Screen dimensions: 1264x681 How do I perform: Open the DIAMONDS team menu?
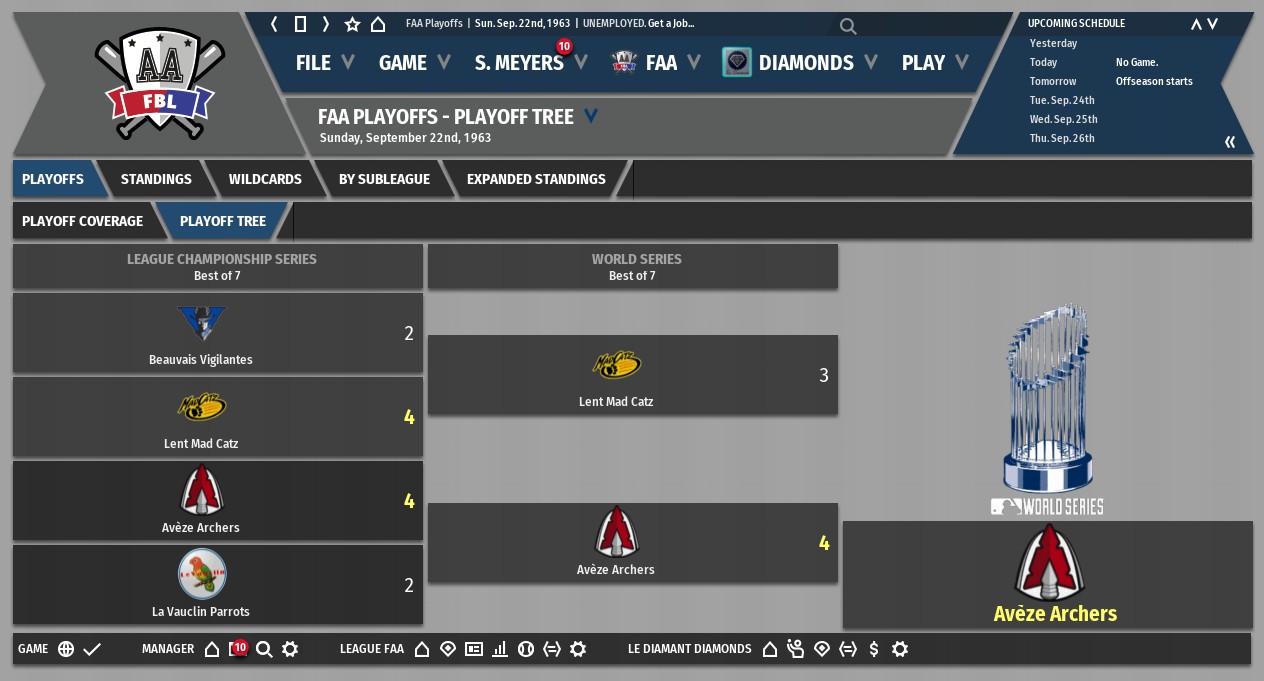pyautogui.click(x=804, y=63)
